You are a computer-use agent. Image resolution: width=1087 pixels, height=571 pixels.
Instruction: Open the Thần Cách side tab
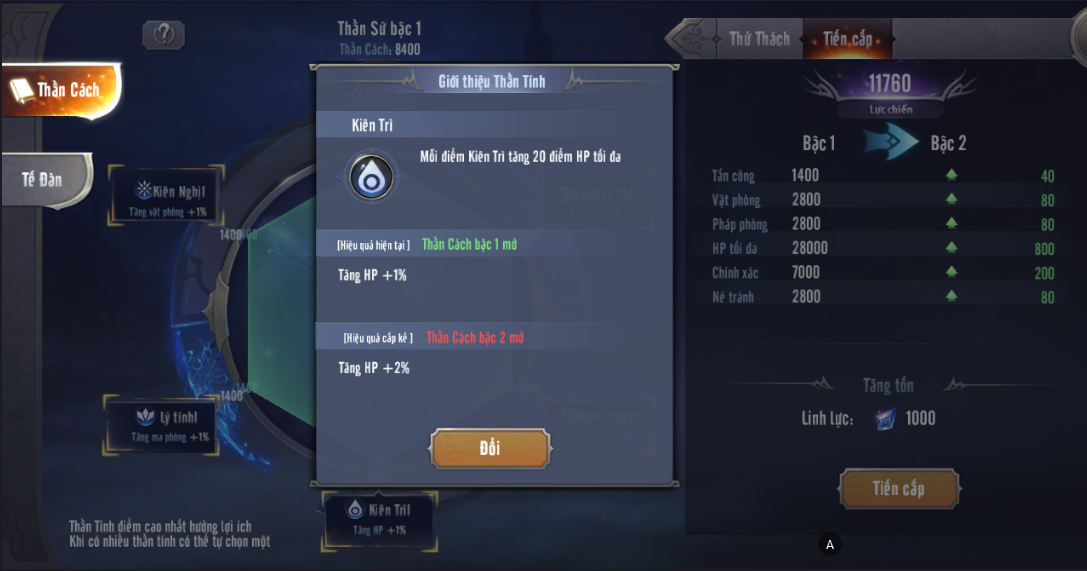[x=62, y=90]
